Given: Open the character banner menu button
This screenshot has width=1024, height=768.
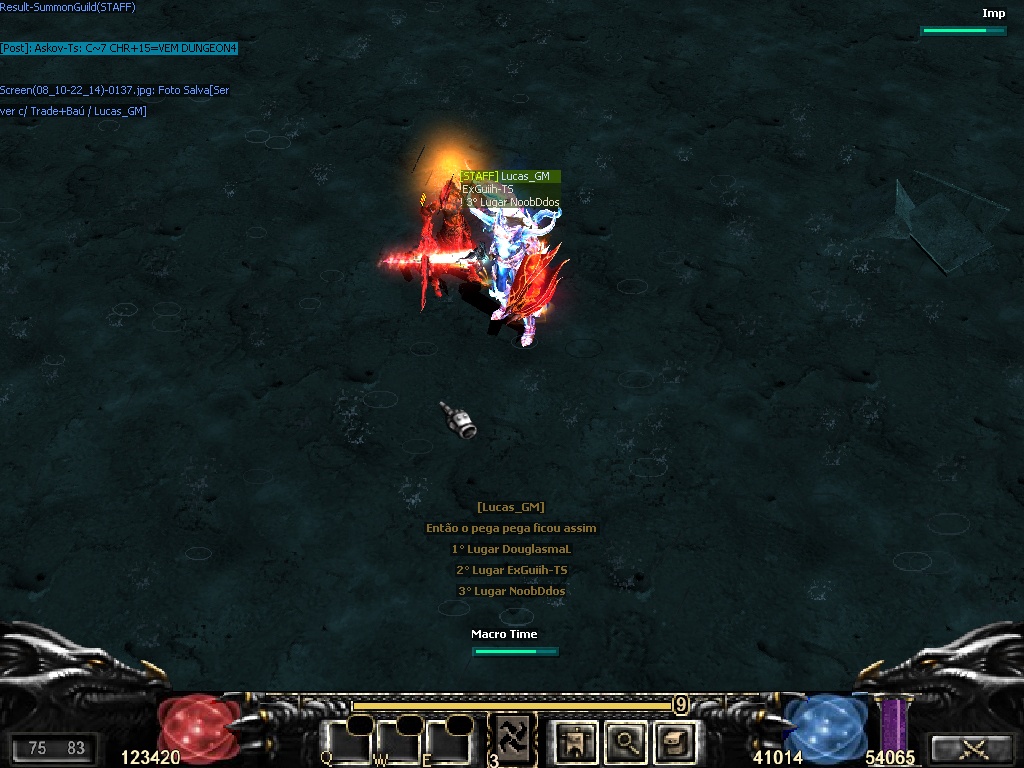Looking at the screenshot, I should point(575,741).
